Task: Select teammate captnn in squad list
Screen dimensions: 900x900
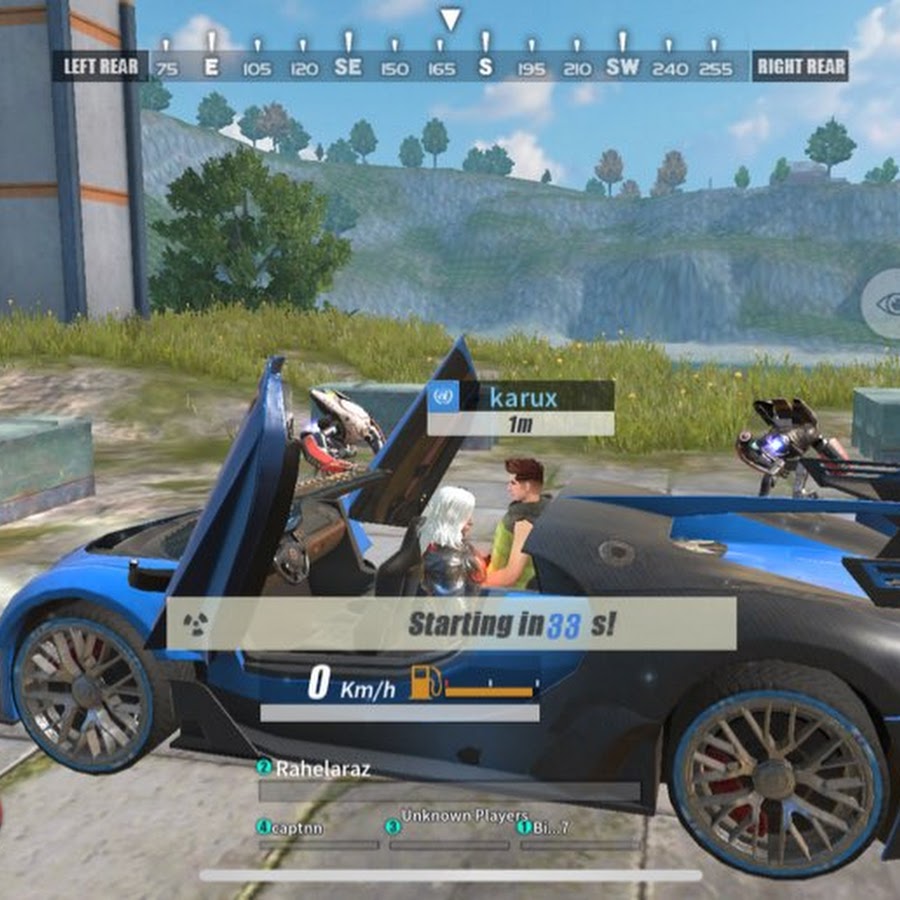Action: coord(295,827)
